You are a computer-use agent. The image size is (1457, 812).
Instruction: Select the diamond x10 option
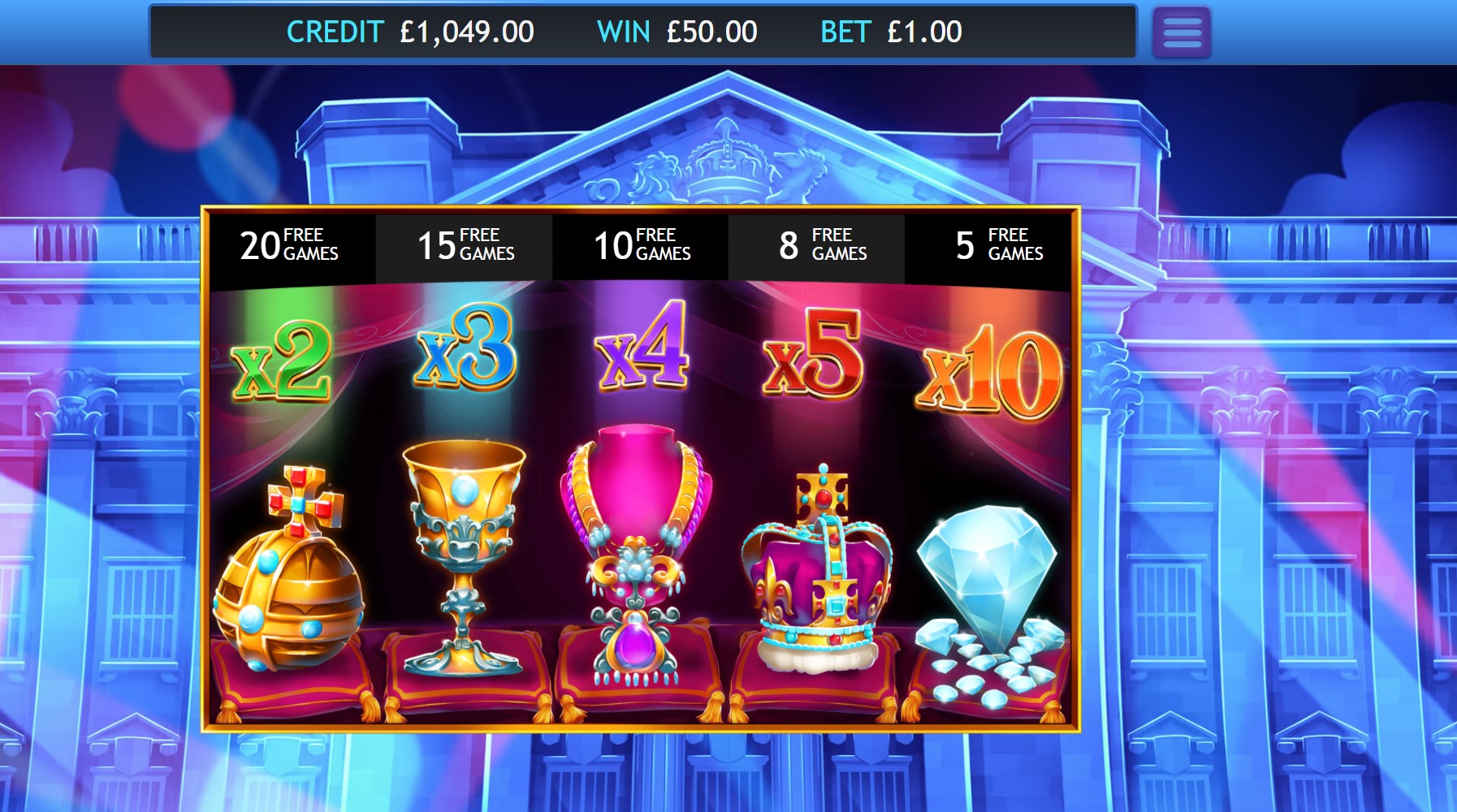click(988, 585)
